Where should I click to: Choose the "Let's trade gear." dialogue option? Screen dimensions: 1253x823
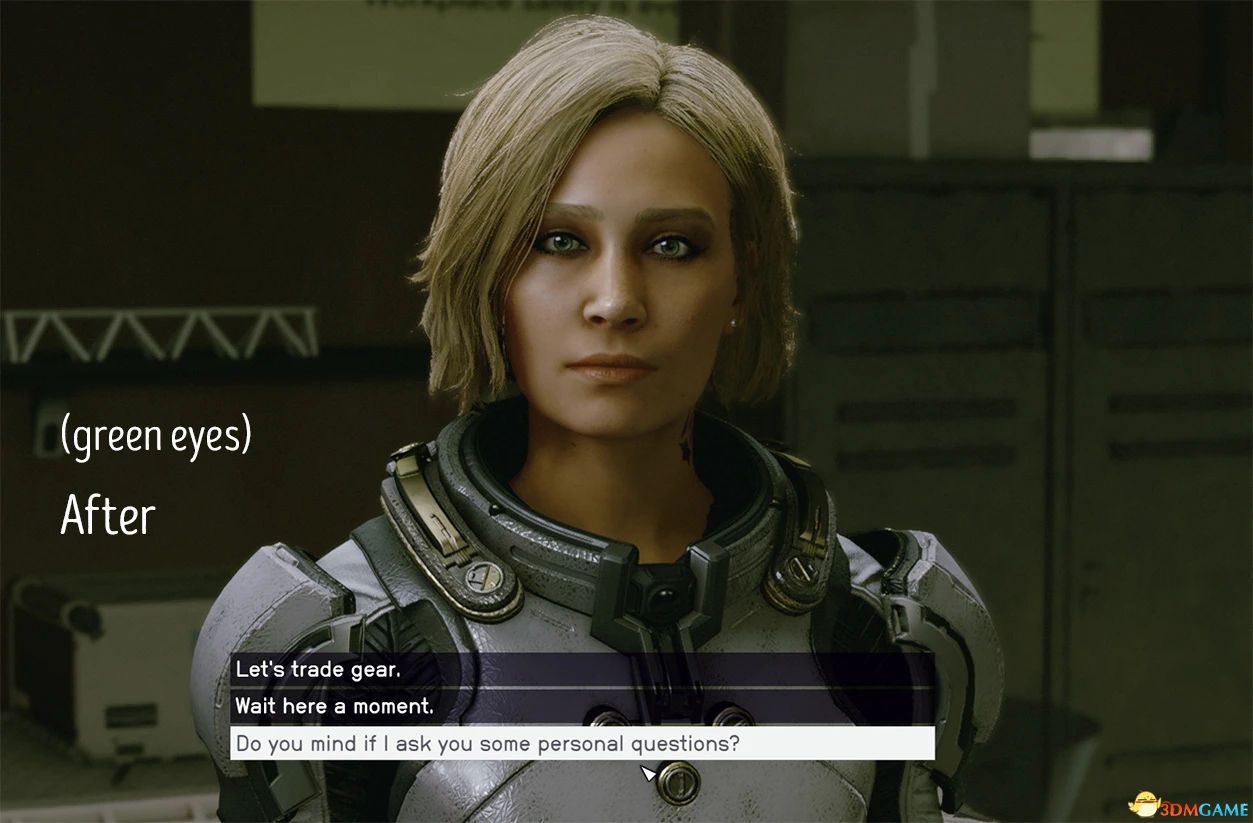(x=318, y=670)
